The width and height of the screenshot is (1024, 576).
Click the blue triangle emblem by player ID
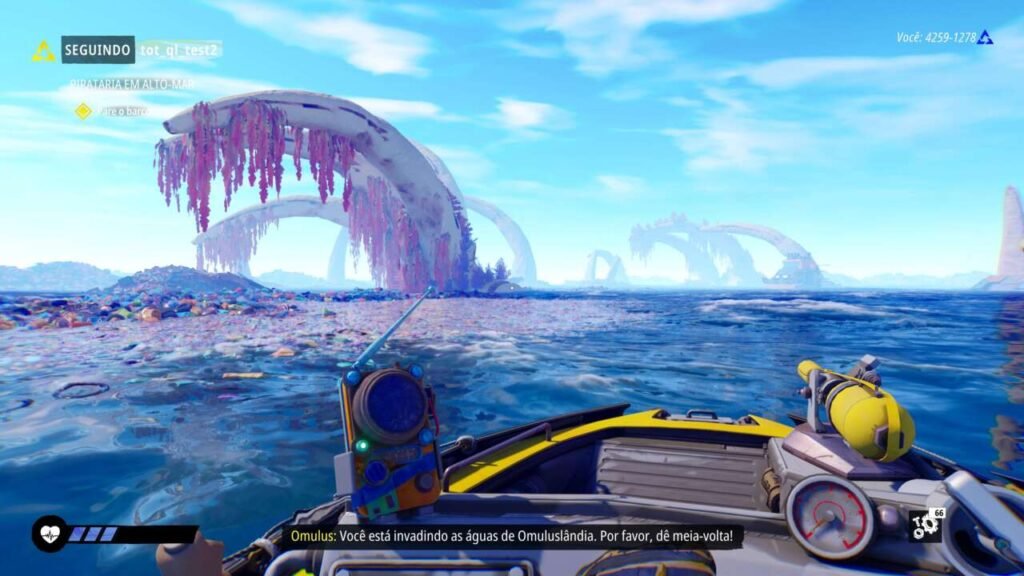click(985, 38)
